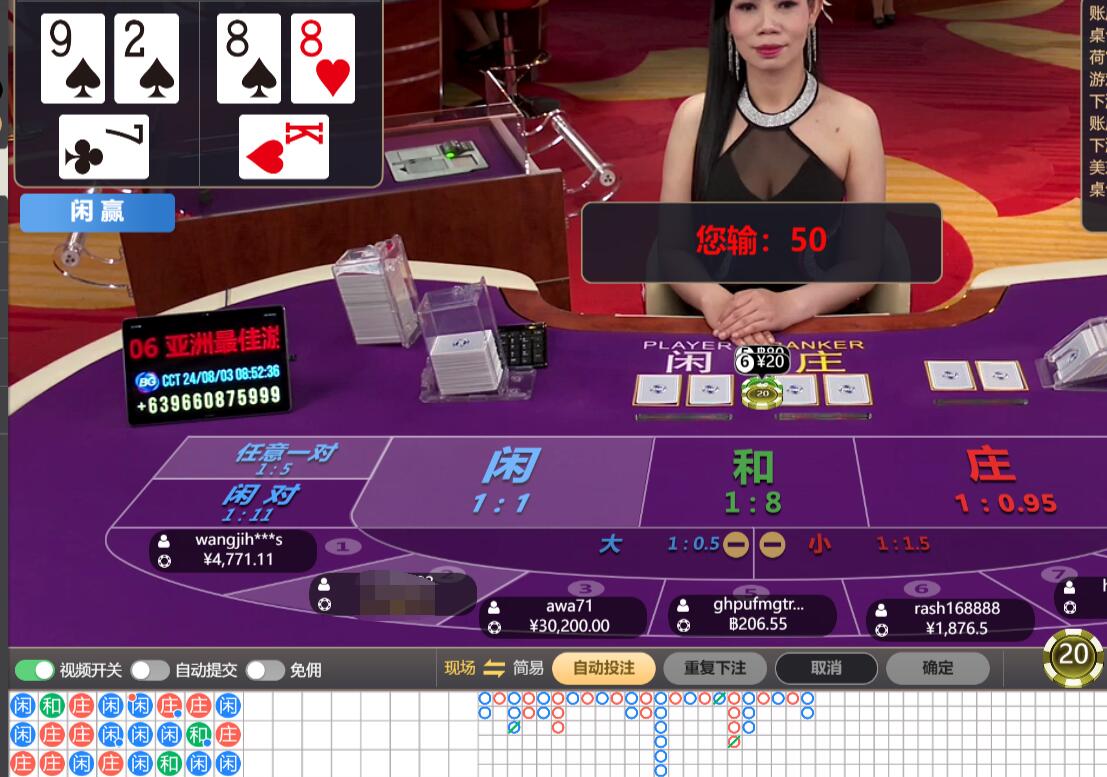1107x777 pixels.
Task: Click the 自动投注 auto-bet button
Action: 603,668
